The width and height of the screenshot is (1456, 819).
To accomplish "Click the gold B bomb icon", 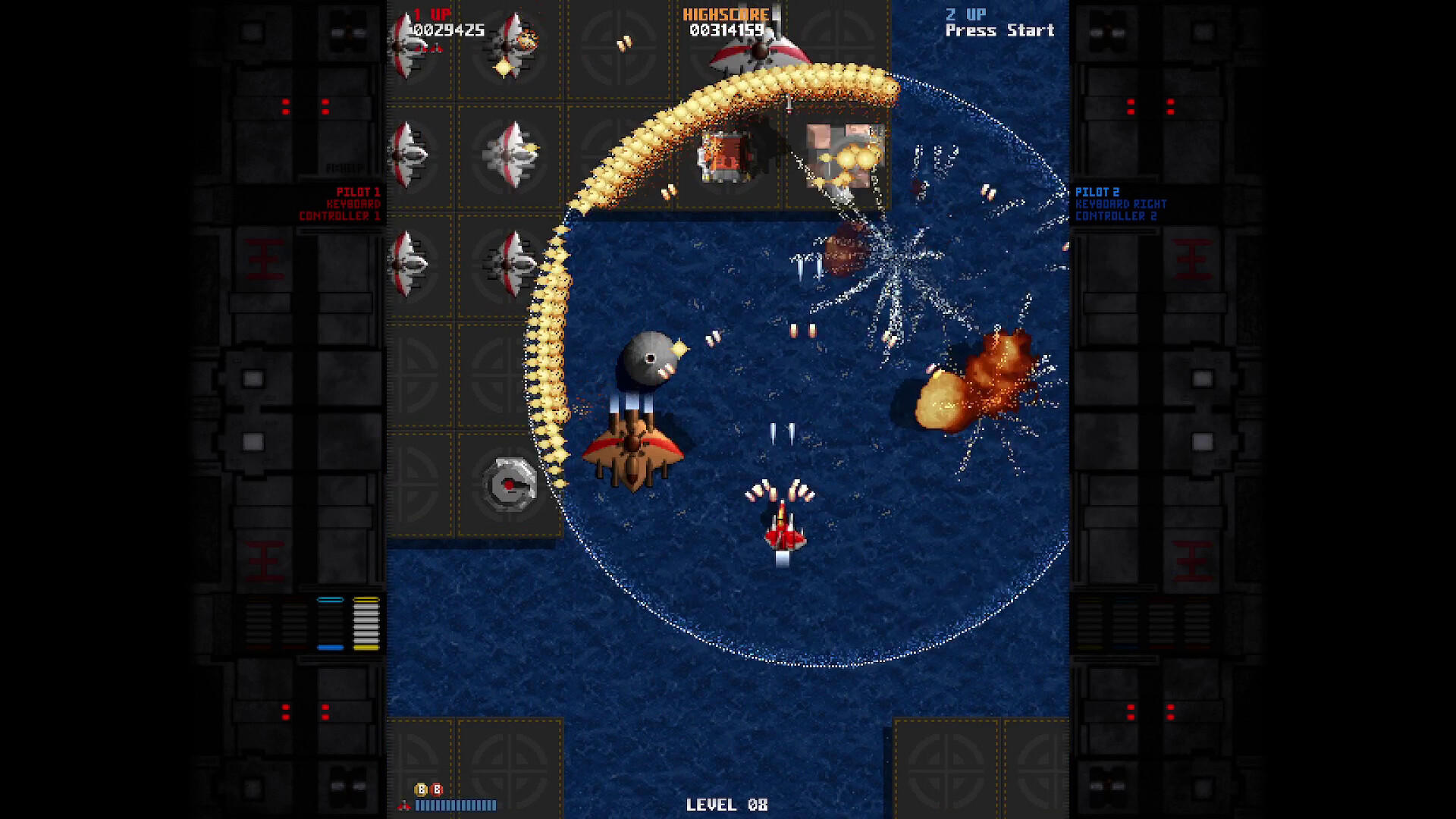I will [x=422, y=789].
